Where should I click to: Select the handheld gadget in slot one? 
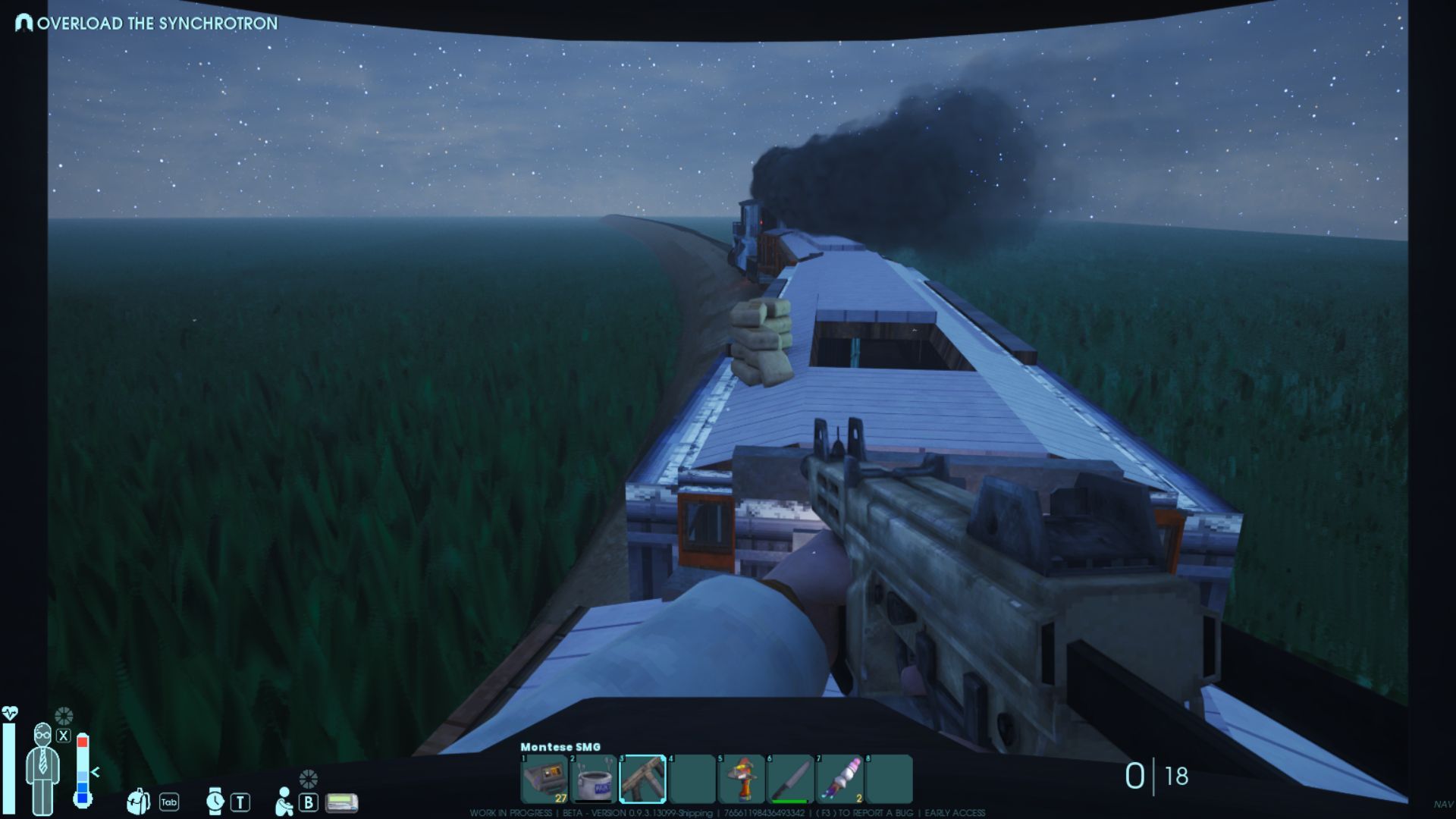pyautogui.click(x=544, y=779)
